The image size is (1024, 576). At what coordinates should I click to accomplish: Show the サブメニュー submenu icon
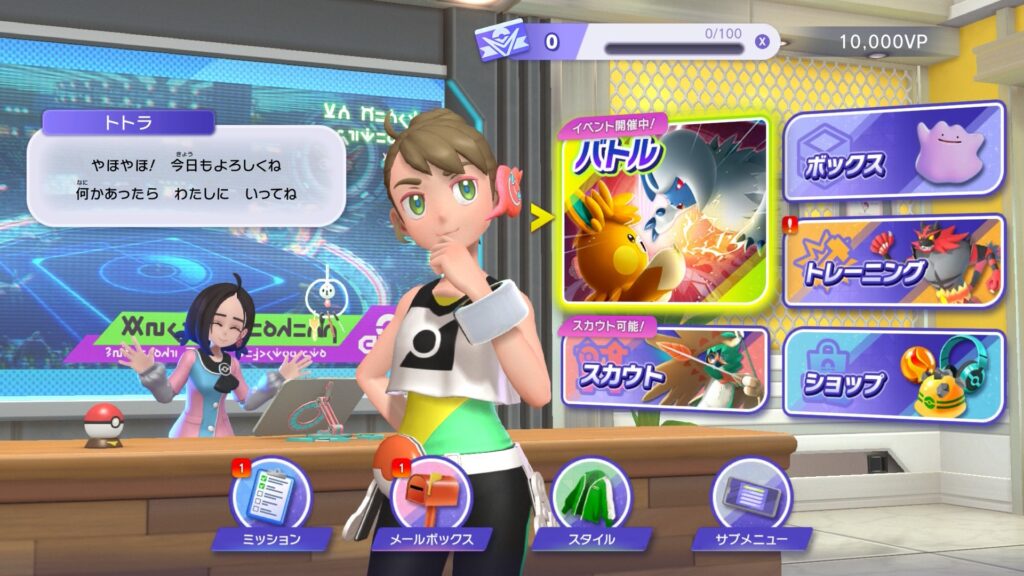pos(751,497)
